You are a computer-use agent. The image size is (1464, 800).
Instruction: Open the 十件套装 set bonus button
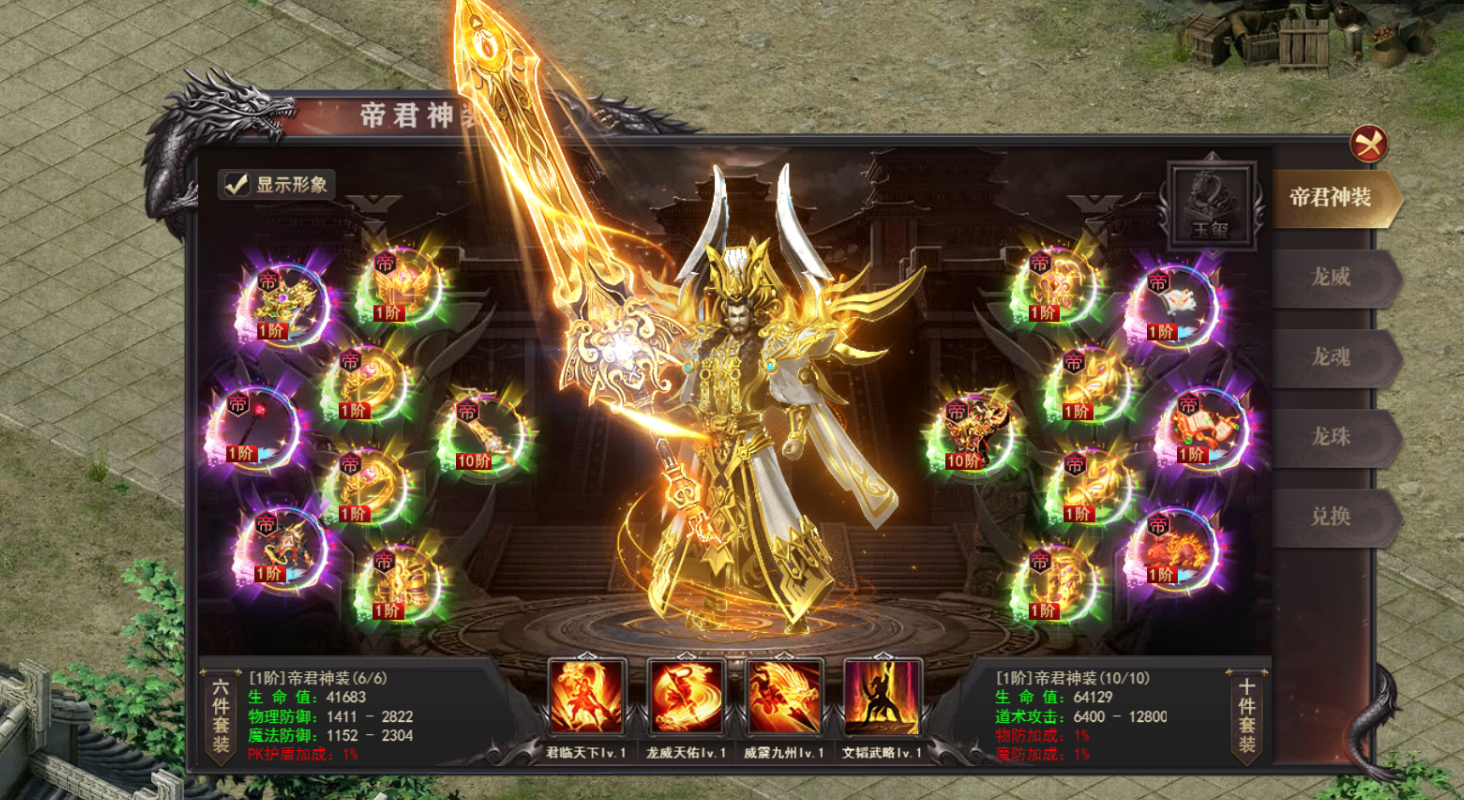[x=1247, y=716]
